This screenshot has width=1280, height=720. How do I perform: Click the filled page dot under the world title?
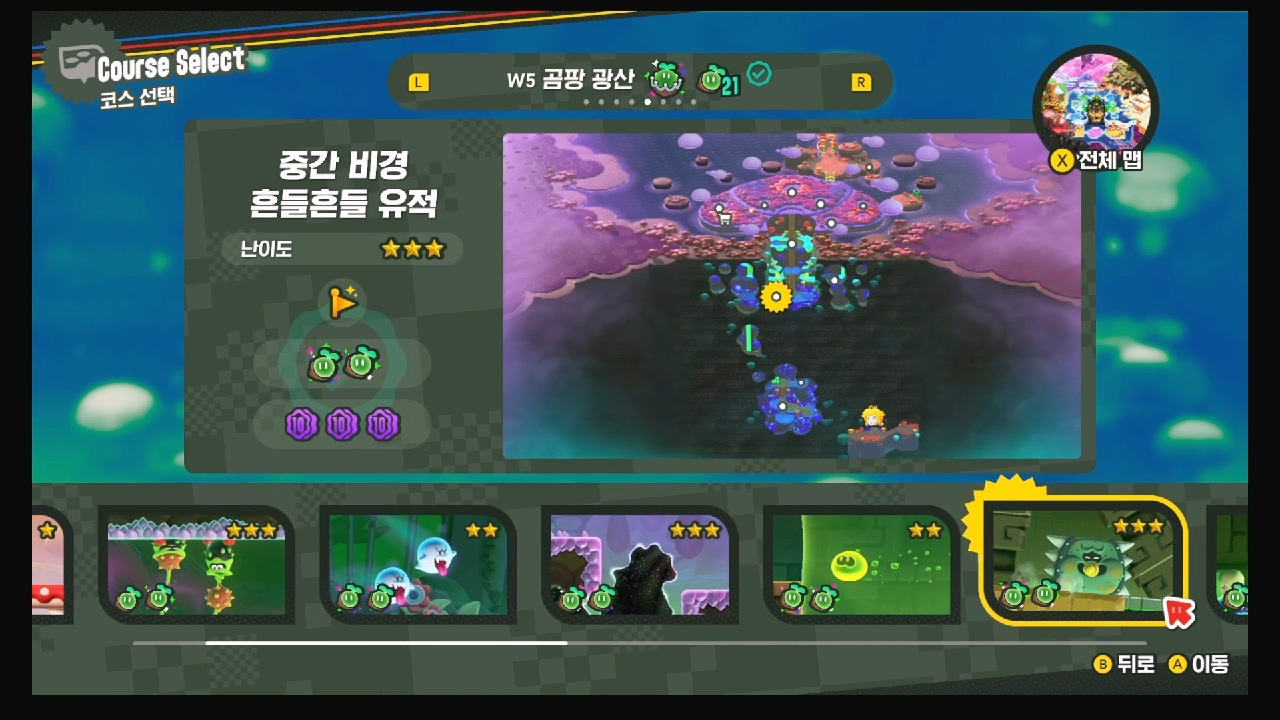pyautogui.click(x=648, y=102)
